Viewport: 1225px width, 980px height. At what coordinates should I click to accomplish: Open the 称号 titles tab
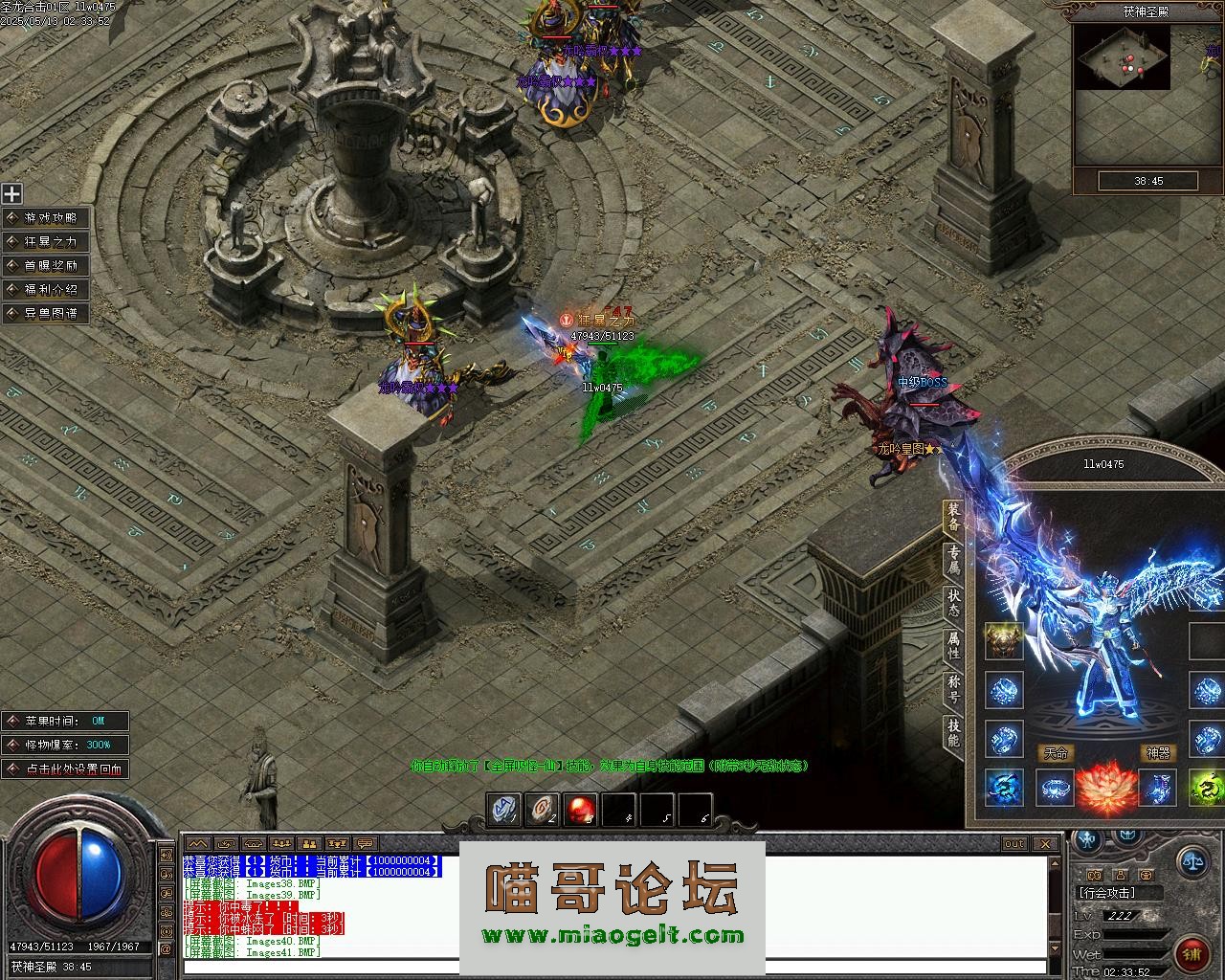point(953,689)
